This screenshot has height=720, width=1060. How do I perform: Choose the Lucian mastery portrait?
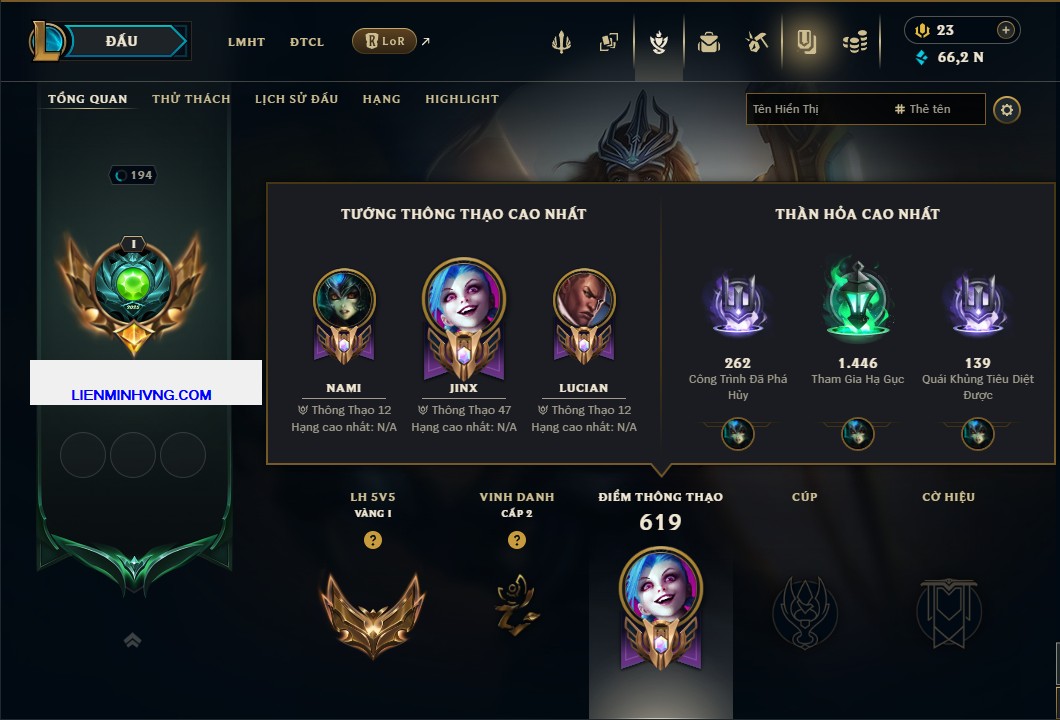coord(584,300)
